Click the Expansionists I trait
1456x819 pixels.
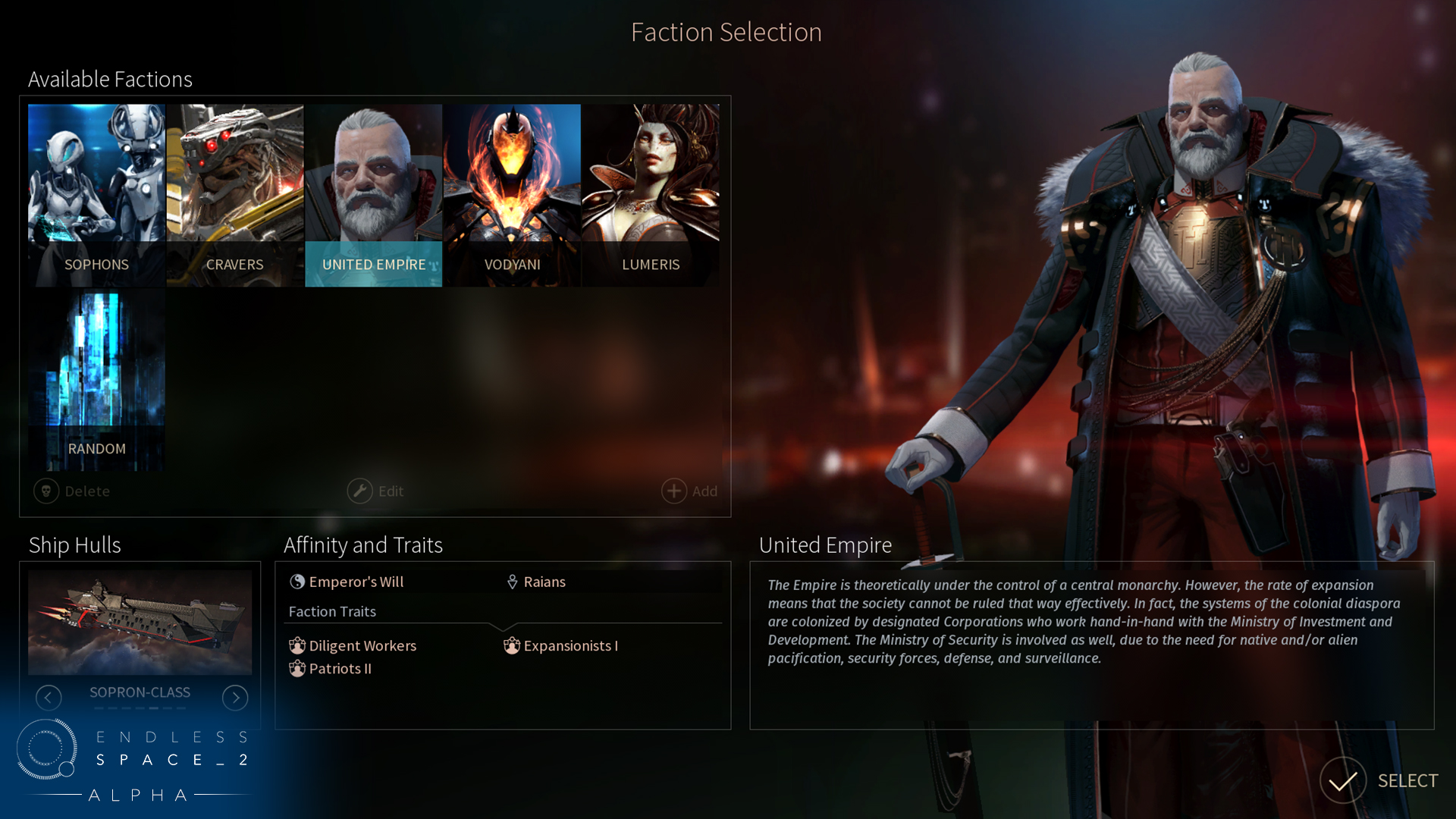click(x=561, y=646)
